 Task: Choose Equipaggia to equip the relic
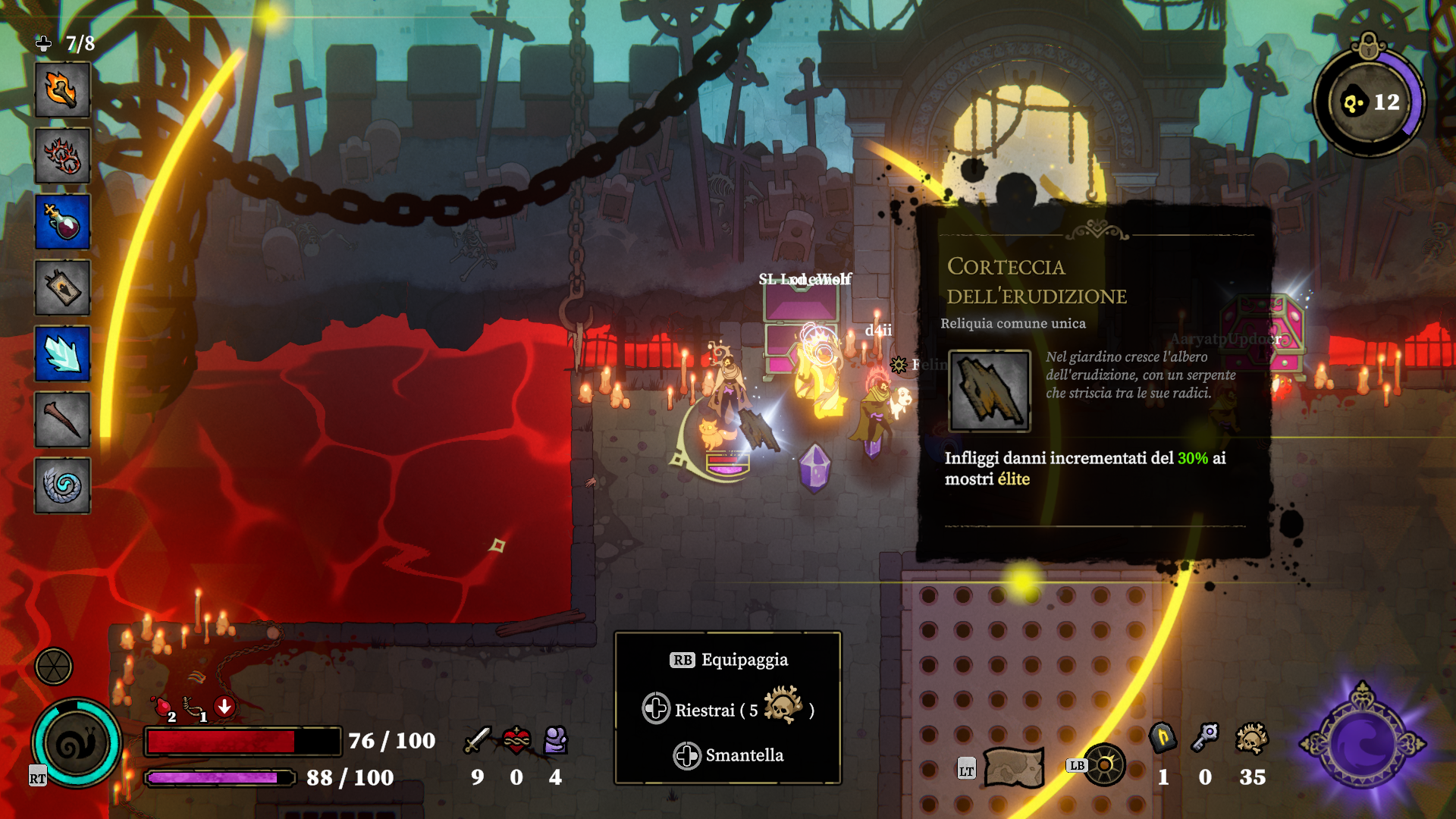click(x=729, y=660)
